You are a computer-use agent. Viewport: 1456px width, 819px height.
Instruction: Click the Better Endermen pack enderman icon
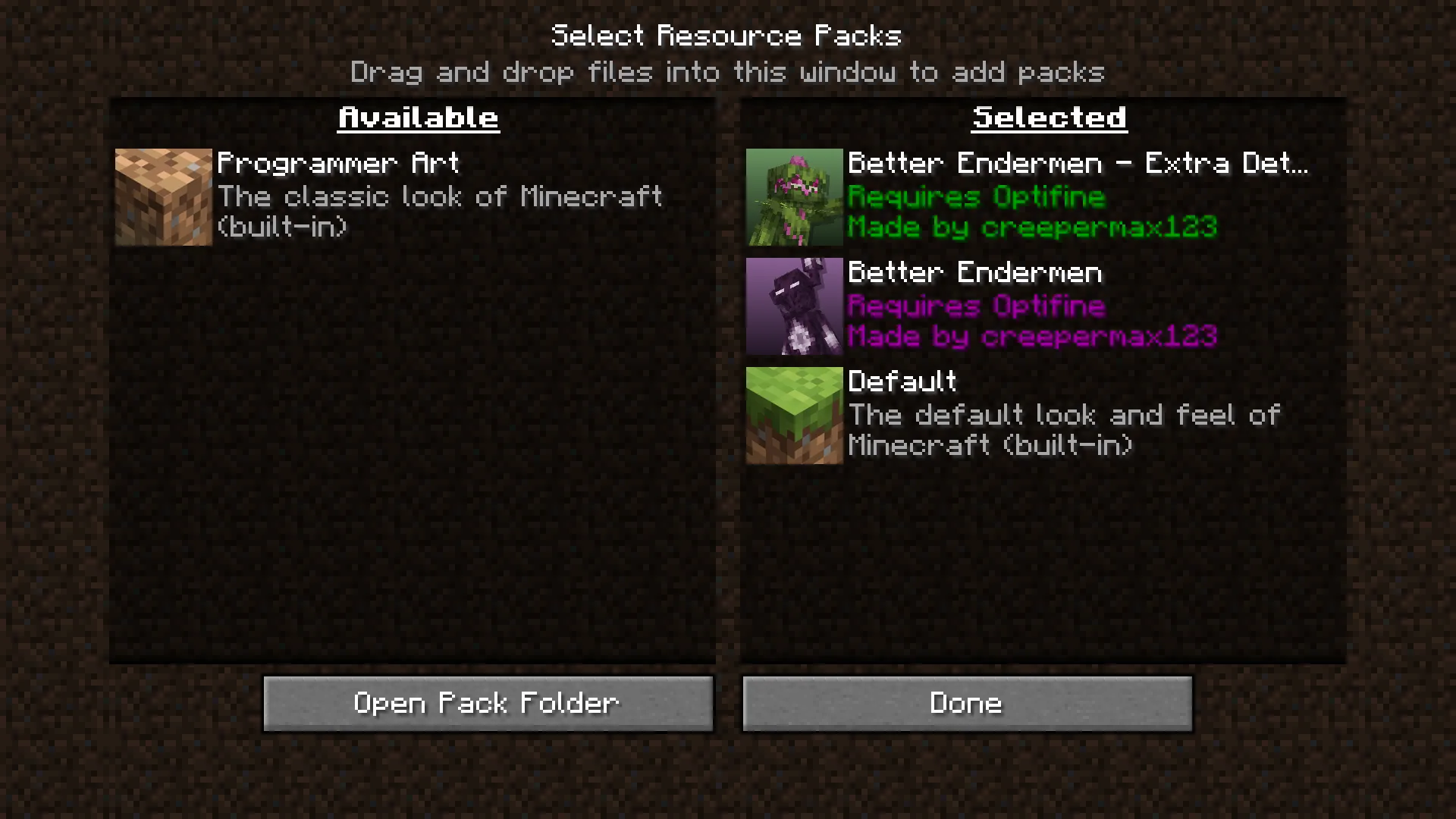pyautogui.click(x=793, y=306)
